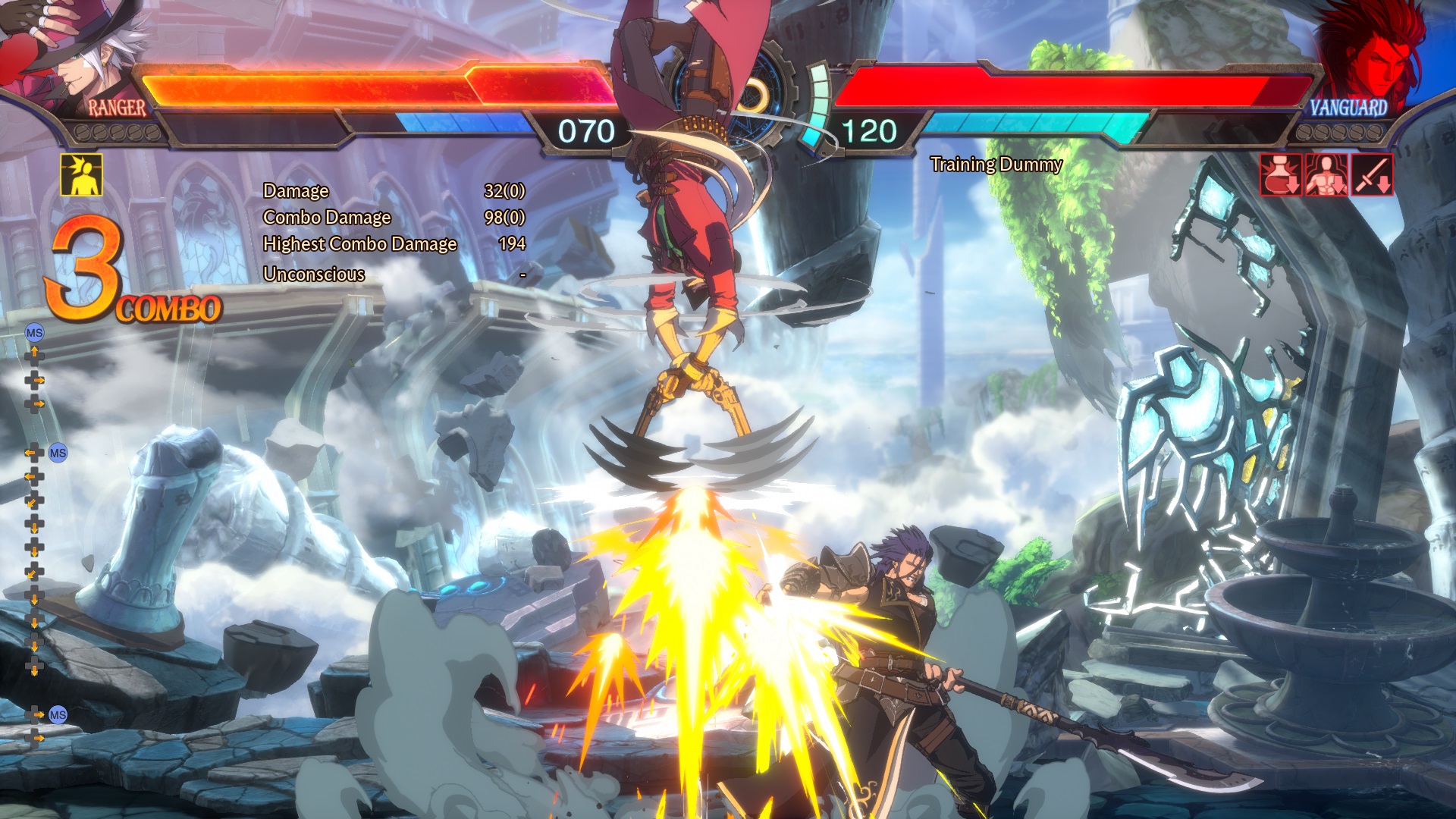The image size is (1456, 819).
Task: Click the red muscular body debuff icon
Action: (1326, 175)
